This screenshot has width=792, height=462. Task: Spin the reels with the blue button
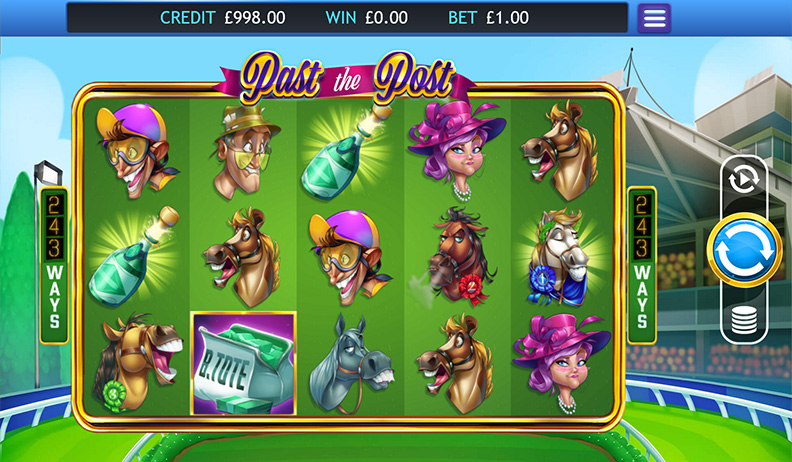point(744,249)
